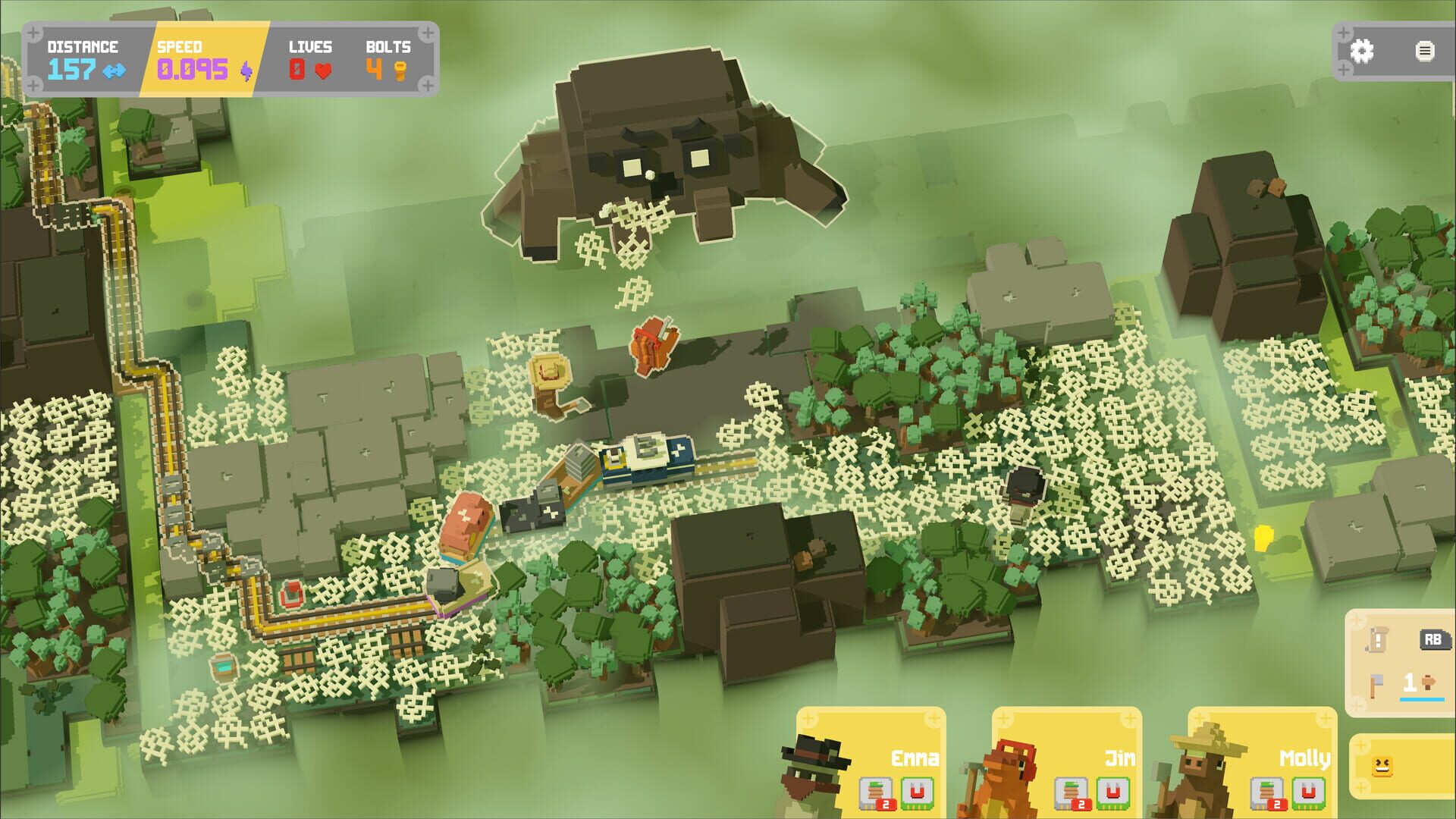Image resolution: width=1456 pixels, height=819 pixels.
Task: Open the settings gear in the top-right panel
Action: (x=1363, y=52)
